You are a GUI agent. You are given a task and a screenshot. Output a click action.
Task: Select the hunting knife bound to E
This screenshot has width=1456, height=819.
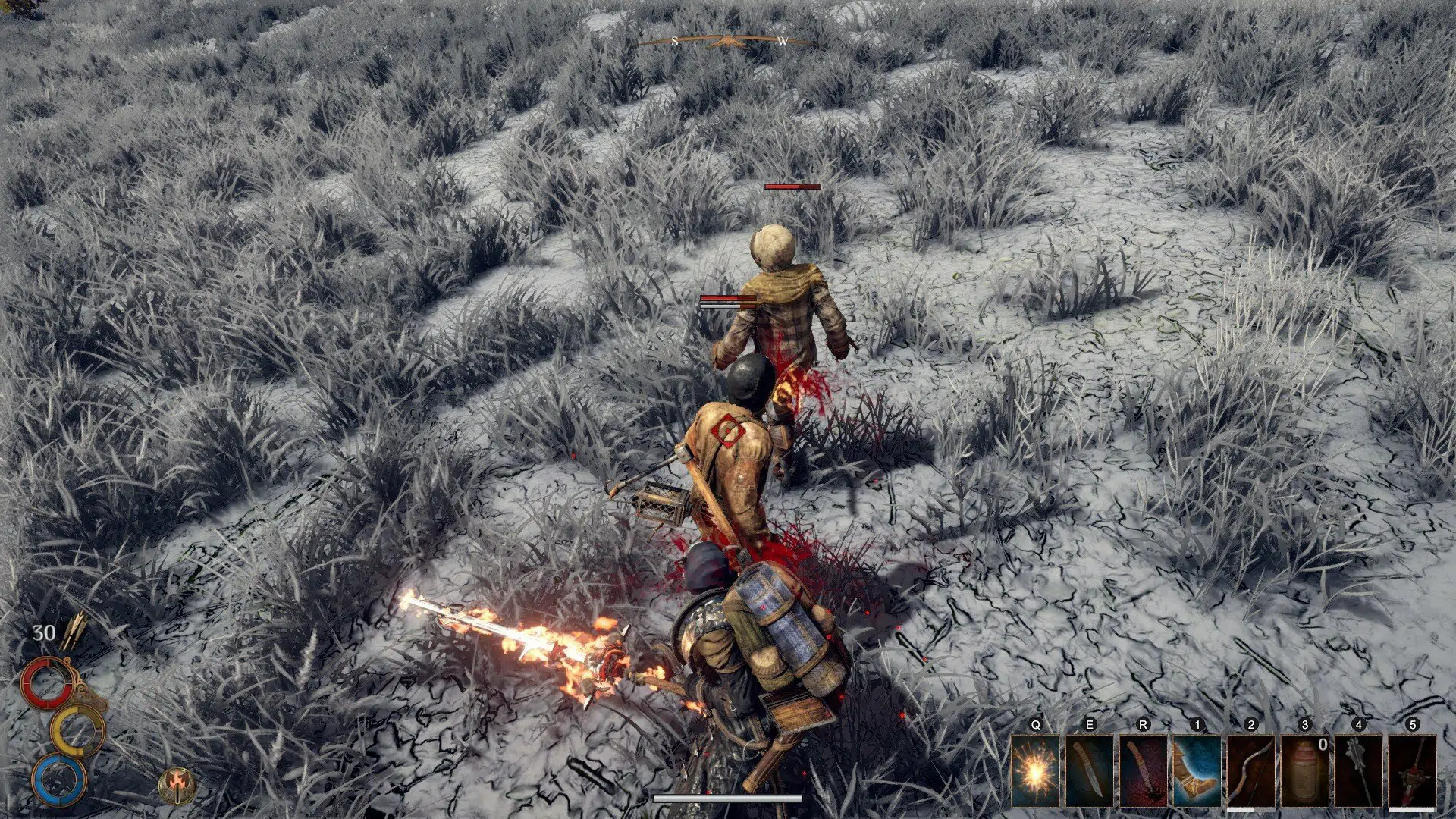point(1090,770)
